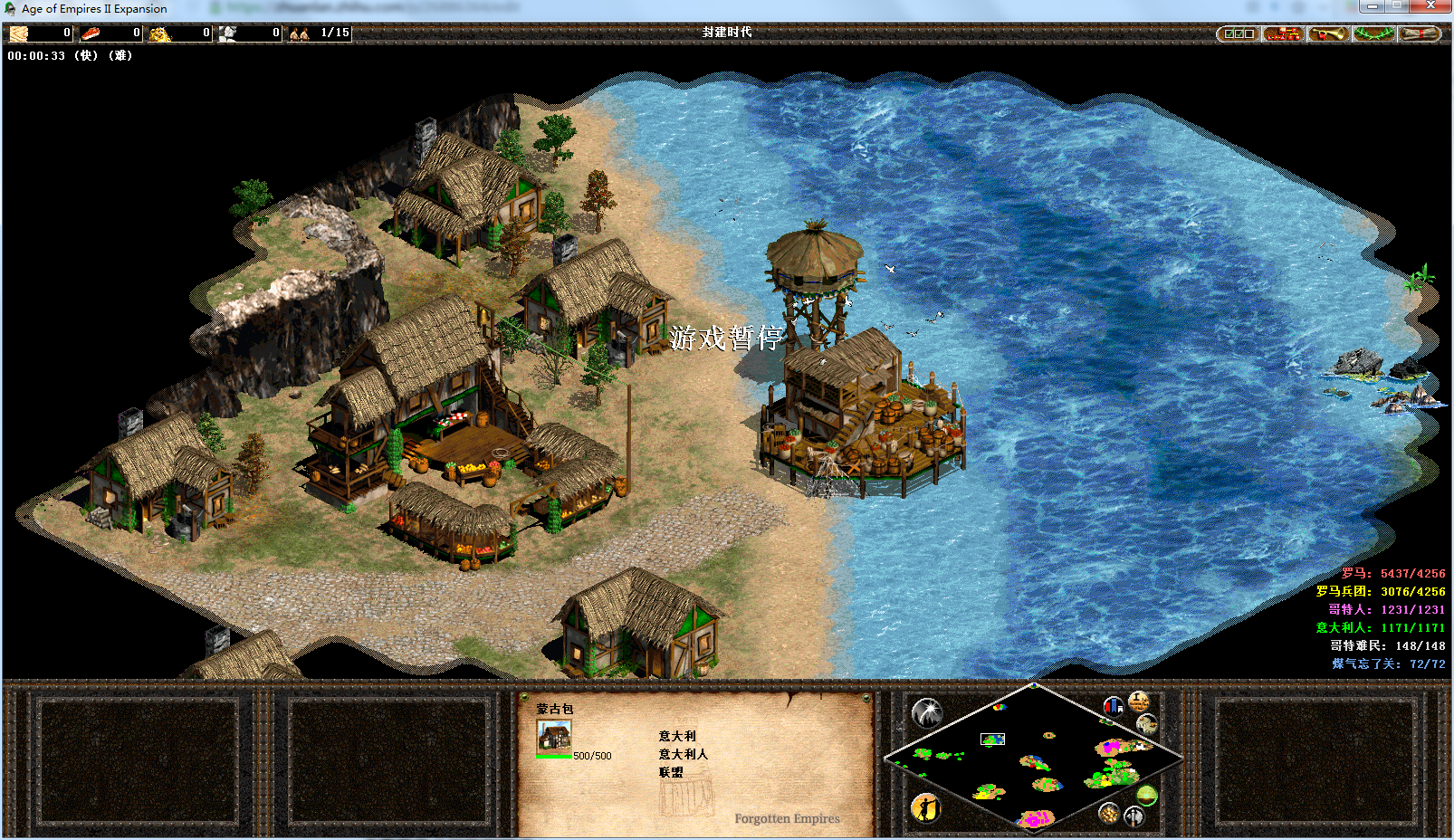
Task: Minimize the game window
Action: [1372, 6]
